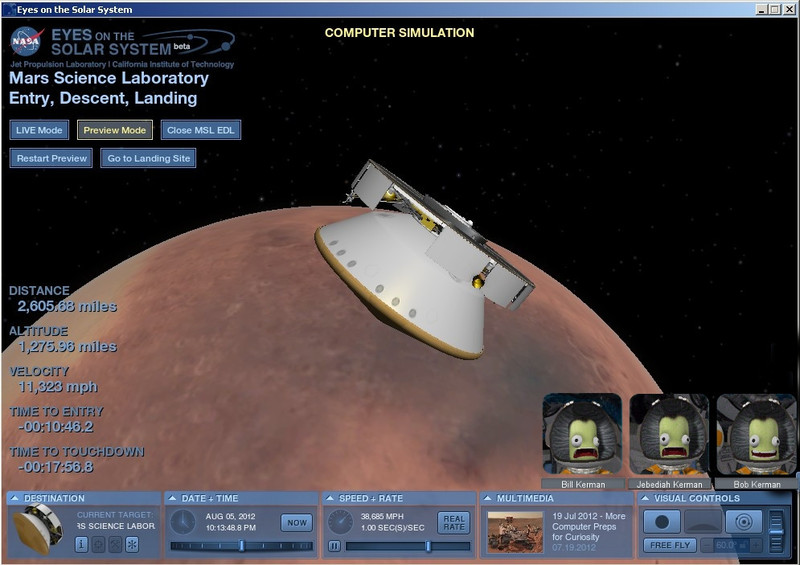Select the concentric rings view control
800x565 pixels.
click(744, 521)
